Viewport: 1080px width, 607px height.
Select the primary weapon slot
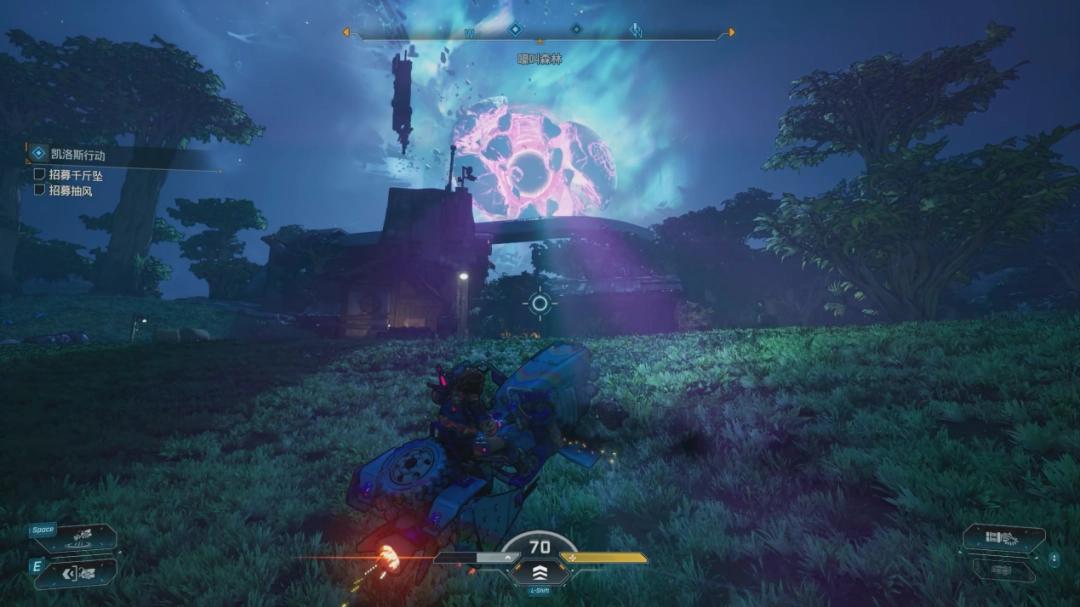pos(1003,539)
